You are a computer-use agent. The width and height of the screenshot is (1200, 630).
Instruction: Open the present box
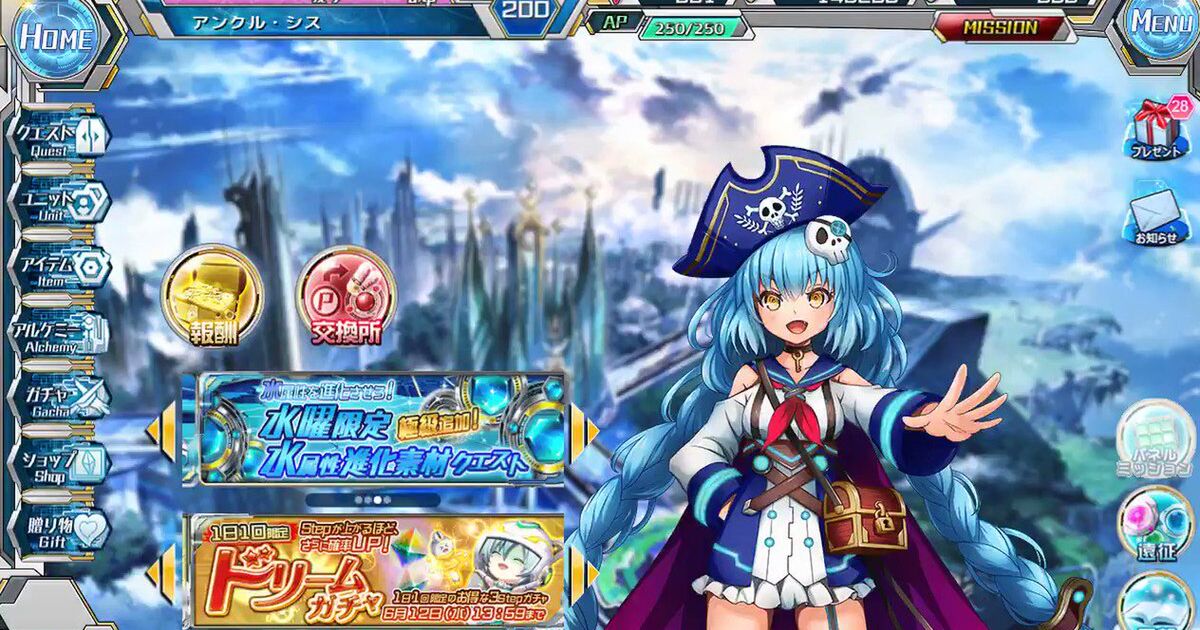coord(1155,129)
